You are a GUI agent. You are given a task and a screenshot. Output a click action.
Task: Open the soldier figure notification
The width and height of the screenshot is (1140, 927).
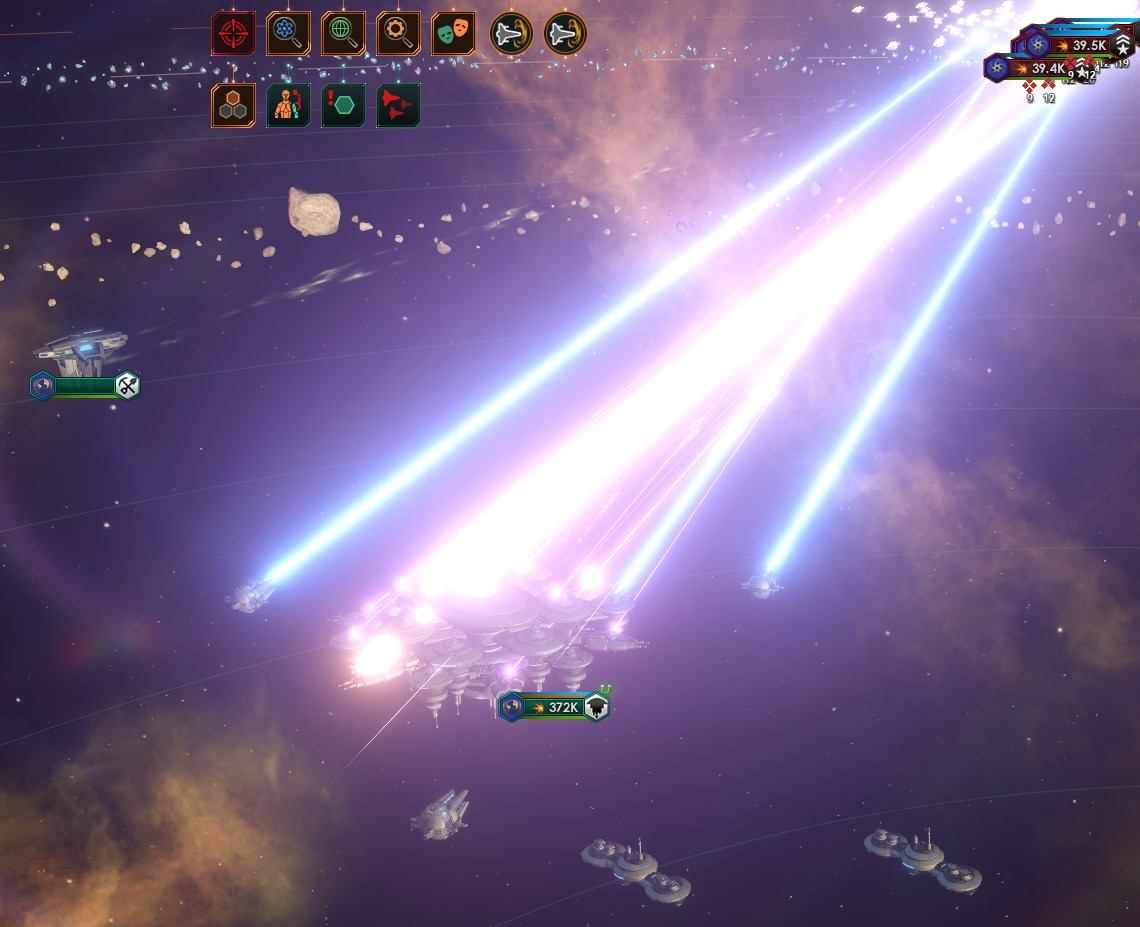click(288, 105)
